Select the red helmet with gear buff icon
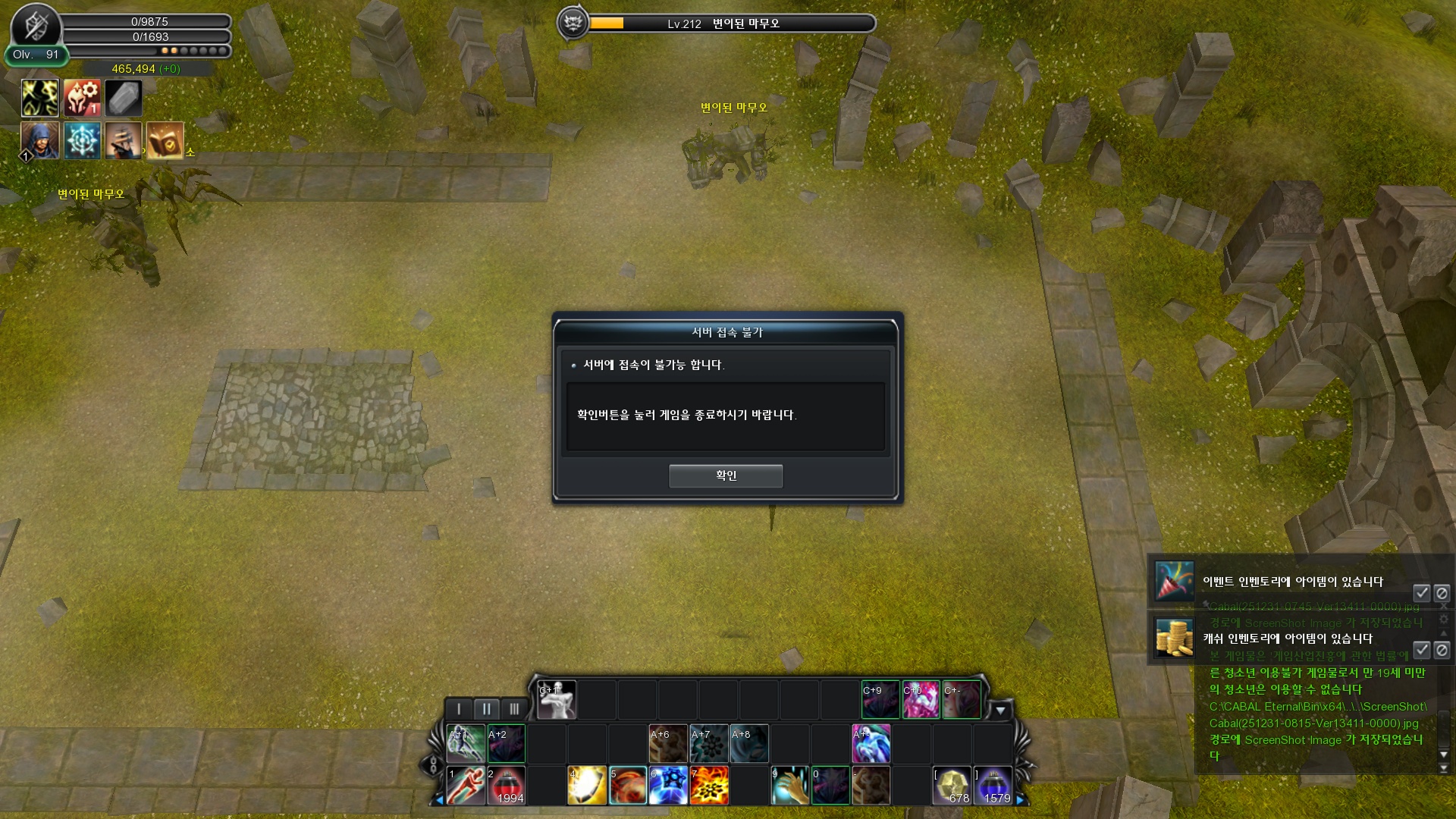The image size is (1456, 819). (82, 98)
